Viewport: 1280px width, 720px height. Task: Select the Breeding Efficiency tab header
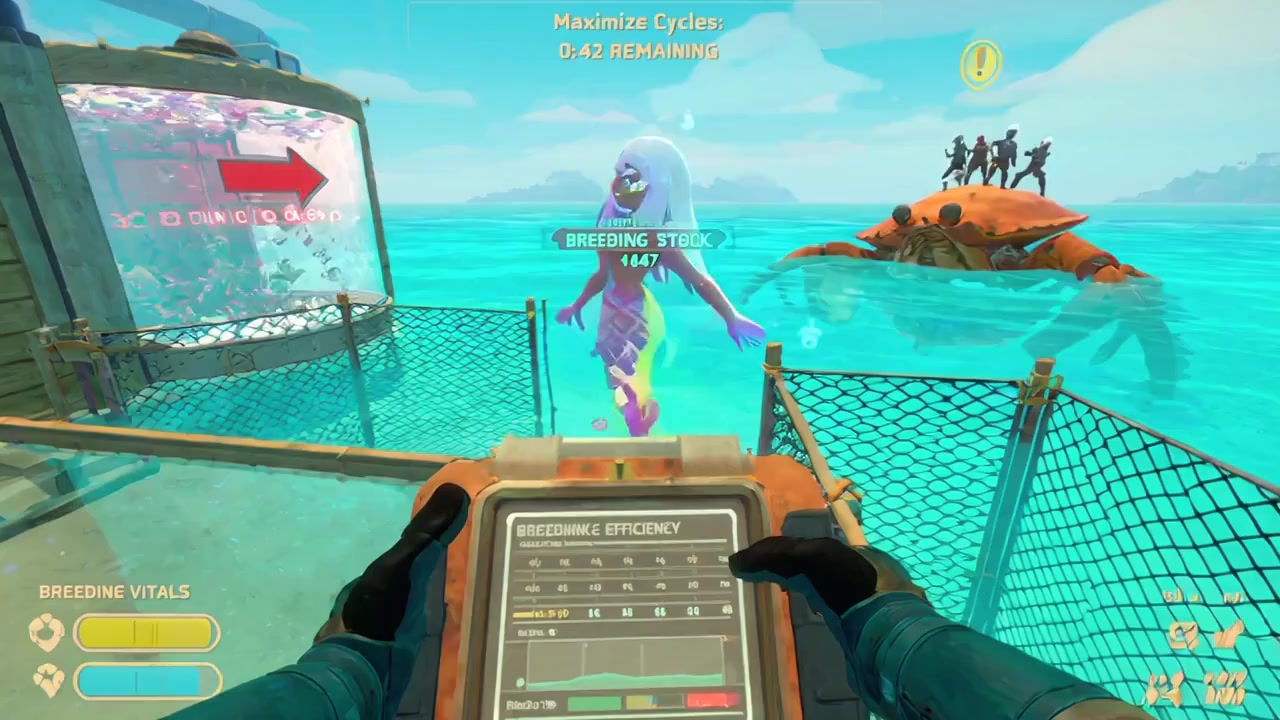click(597, 529)
